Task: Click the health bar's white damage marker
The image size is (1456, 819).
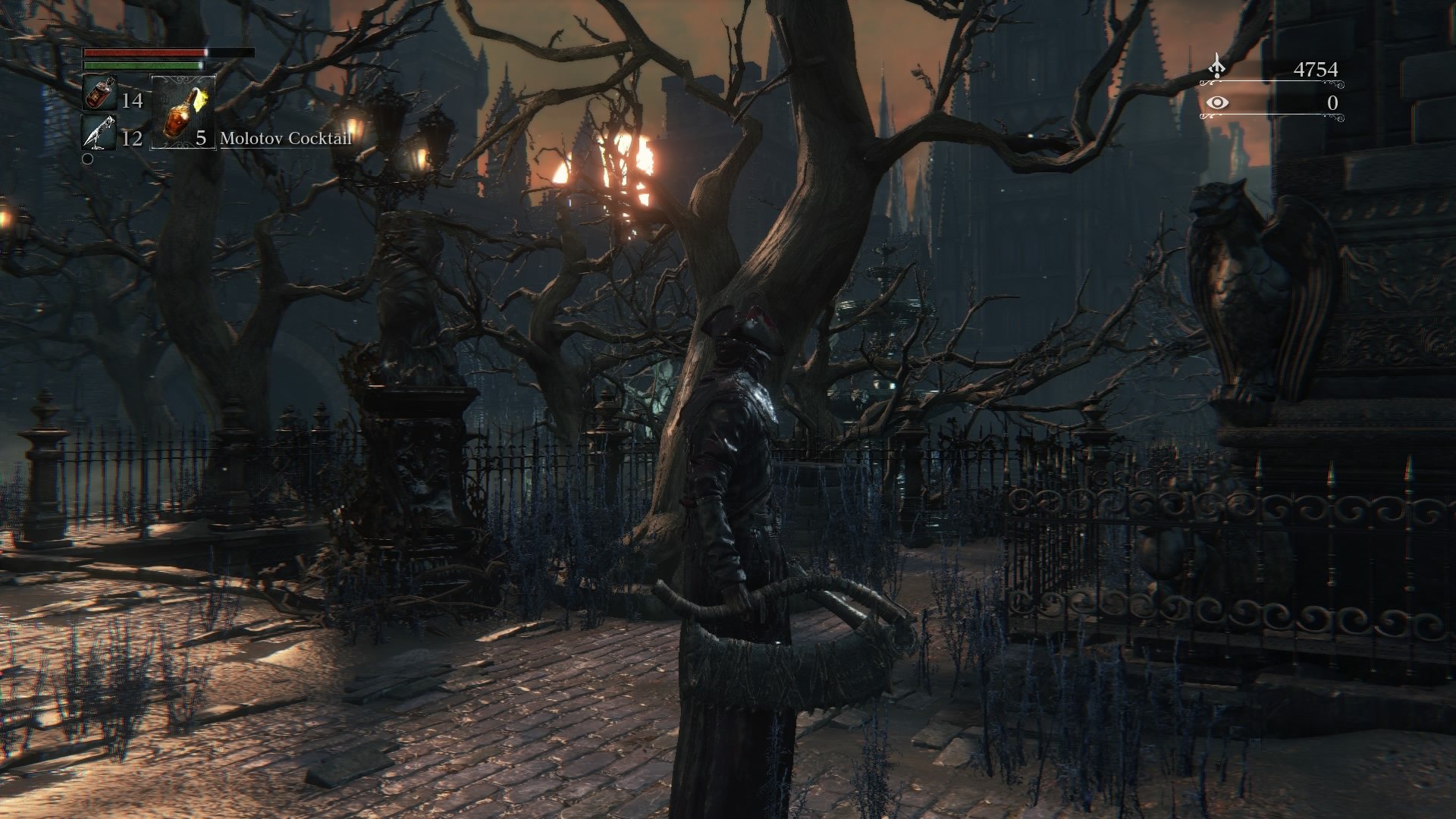Action: pyautogui.click(x=206, y=52)
